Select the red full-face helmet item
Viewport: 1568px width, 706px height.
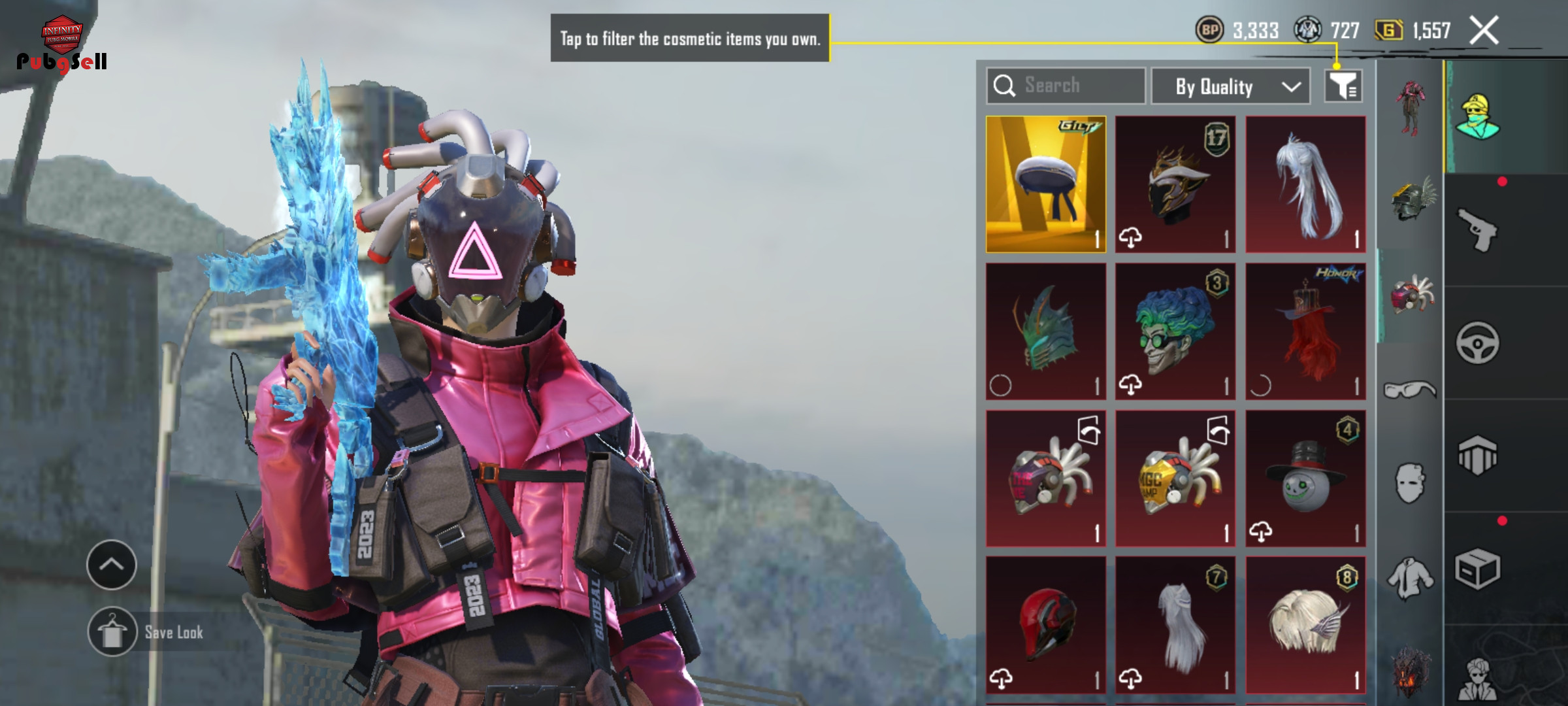click(1045, 625)
